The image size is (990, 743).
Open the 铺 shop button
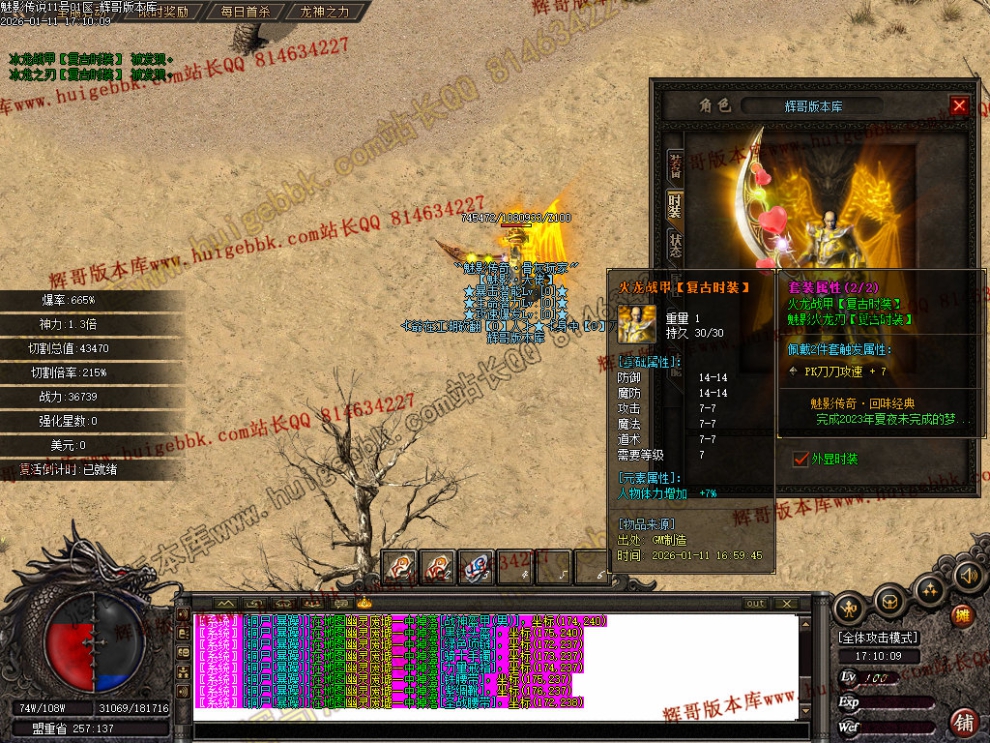tap(965, 722)
